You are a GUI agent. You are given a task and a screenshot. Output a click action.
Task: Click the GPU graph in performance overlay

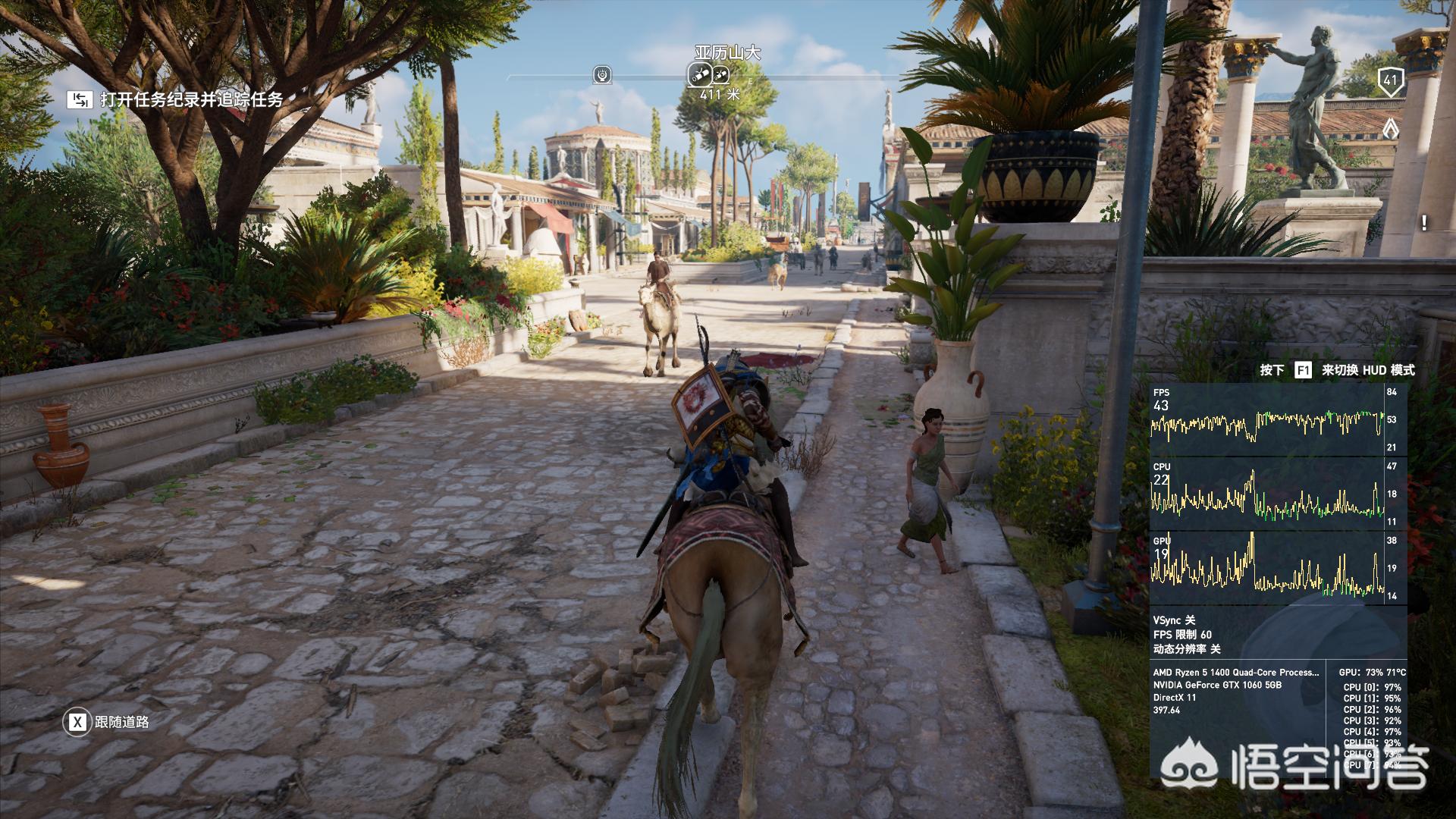point(1266,569)
